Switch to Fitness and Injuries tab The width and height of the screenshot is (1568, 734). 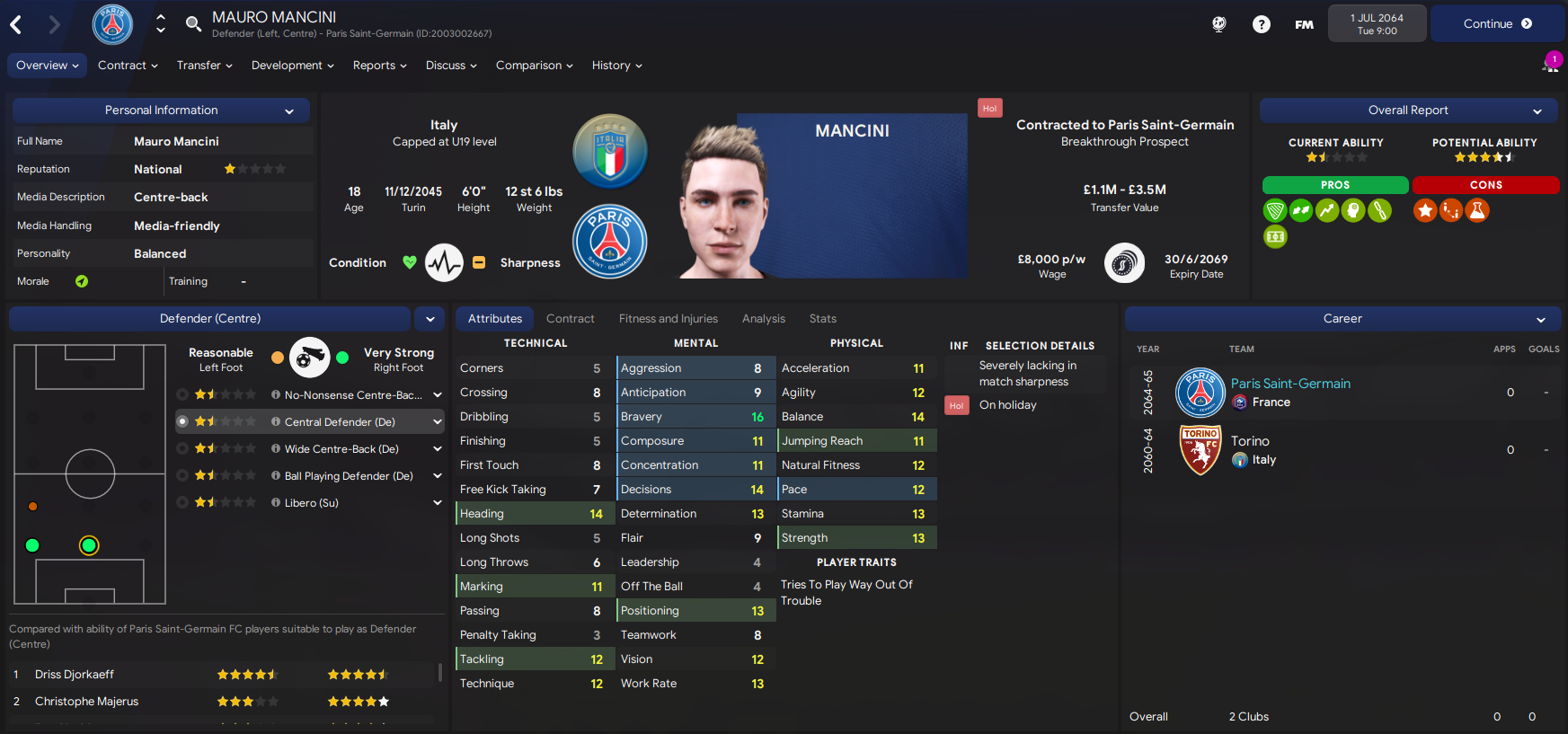668,319
